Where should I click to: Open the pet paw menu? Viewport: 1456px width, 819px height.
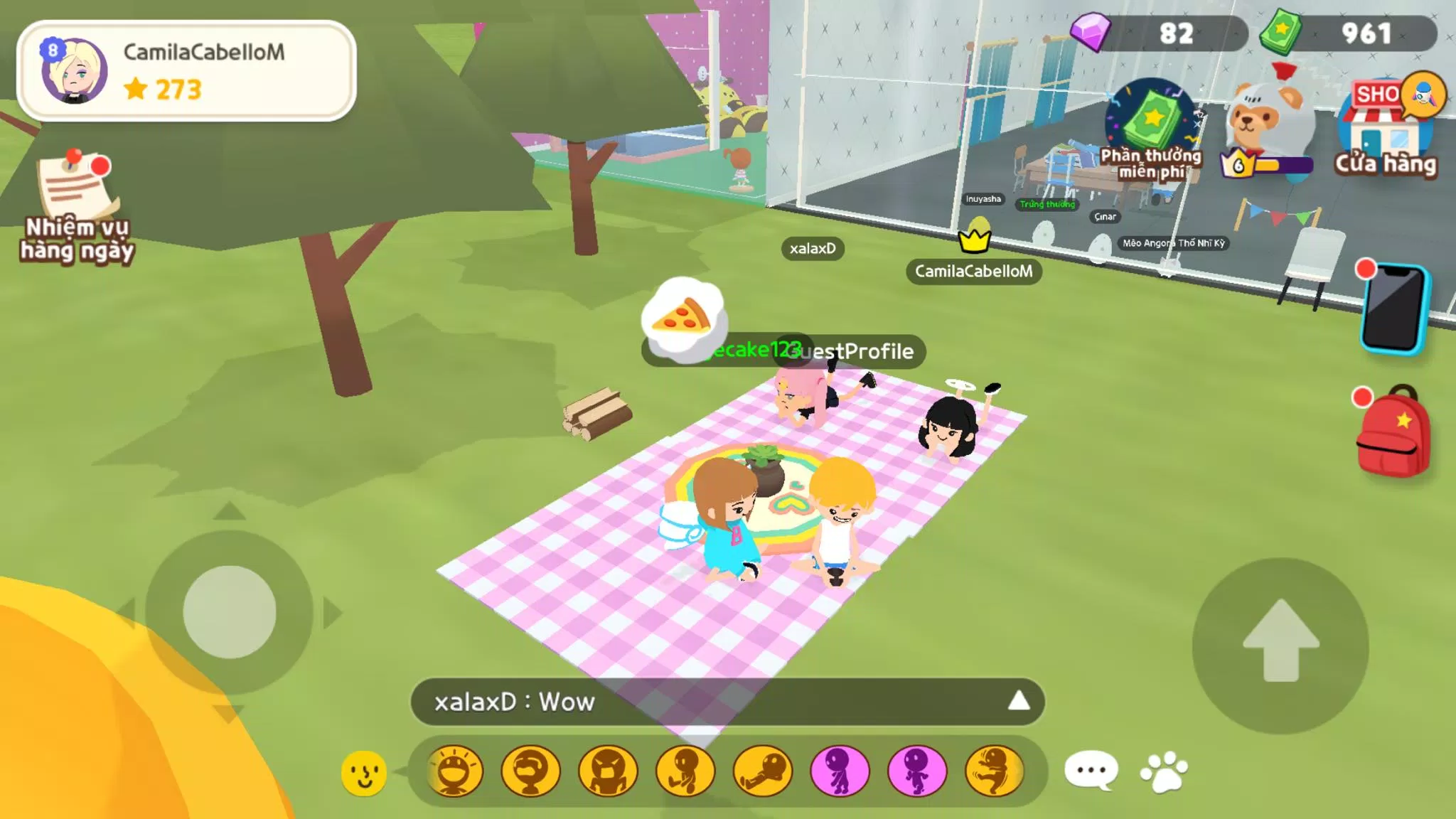(x=1164, y=771)
